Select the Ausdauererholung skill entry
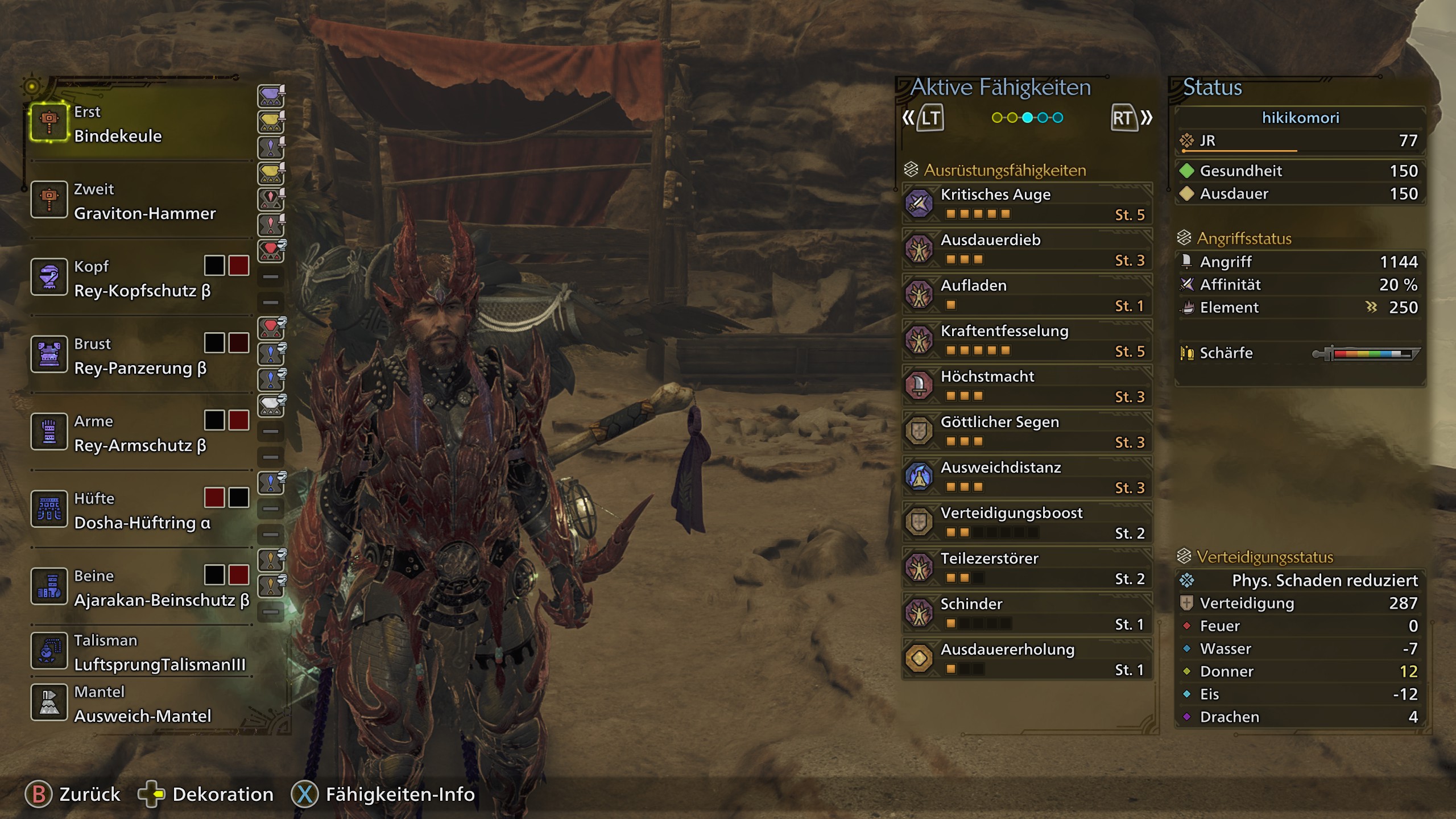Screen dimensions: 1456x819 1027,659
